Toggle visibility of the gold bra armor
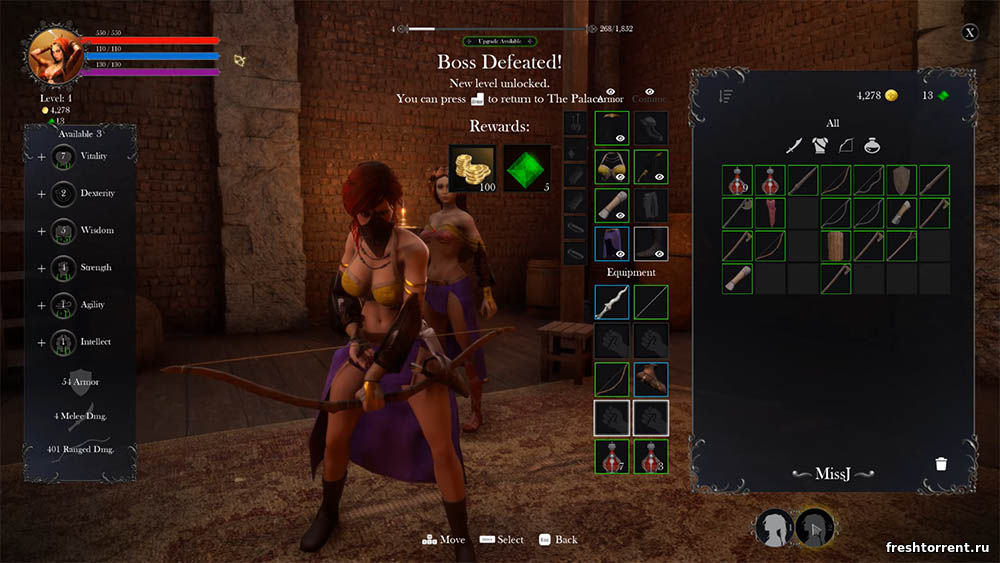 pos(620,176)
